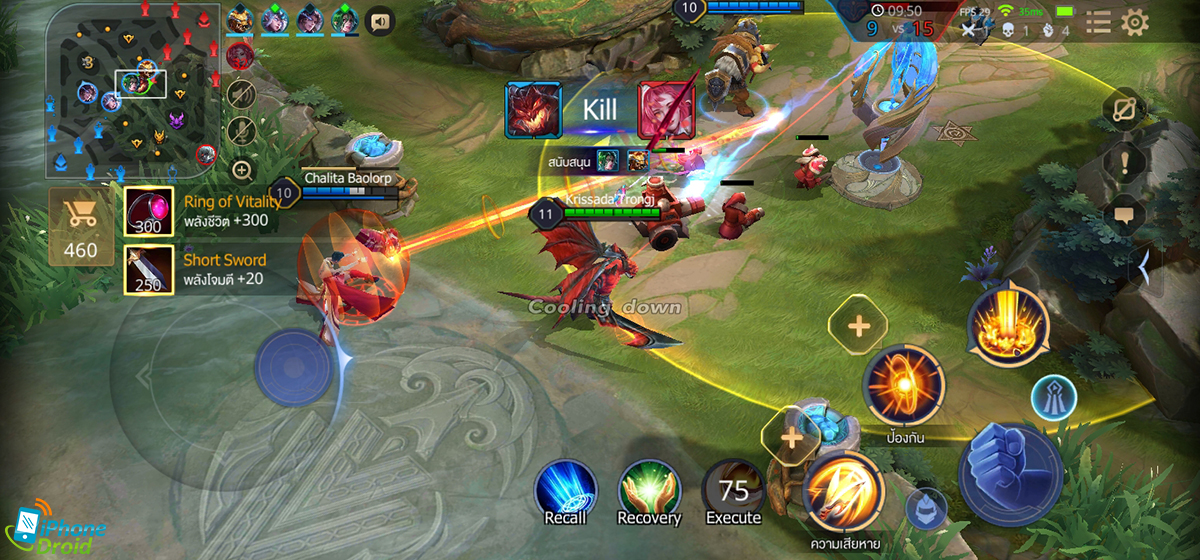Screen dimensions: 1200x560
Task: Open the chat bubble quick message panel
Action: 1123,214
